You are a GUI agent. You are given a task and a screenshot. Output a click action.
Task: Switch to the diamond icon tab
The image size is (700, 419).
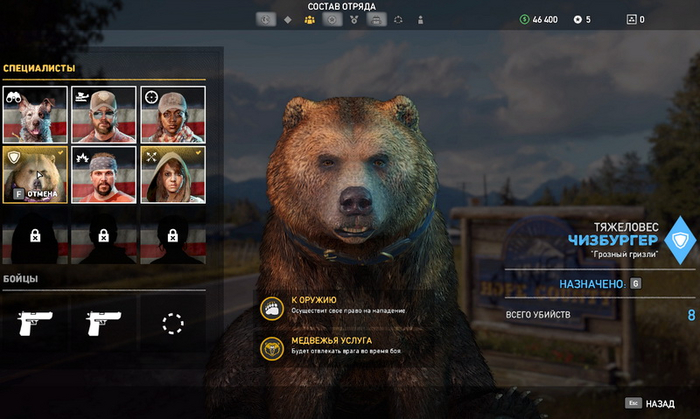pyautogui.click(x=288, y=19)
